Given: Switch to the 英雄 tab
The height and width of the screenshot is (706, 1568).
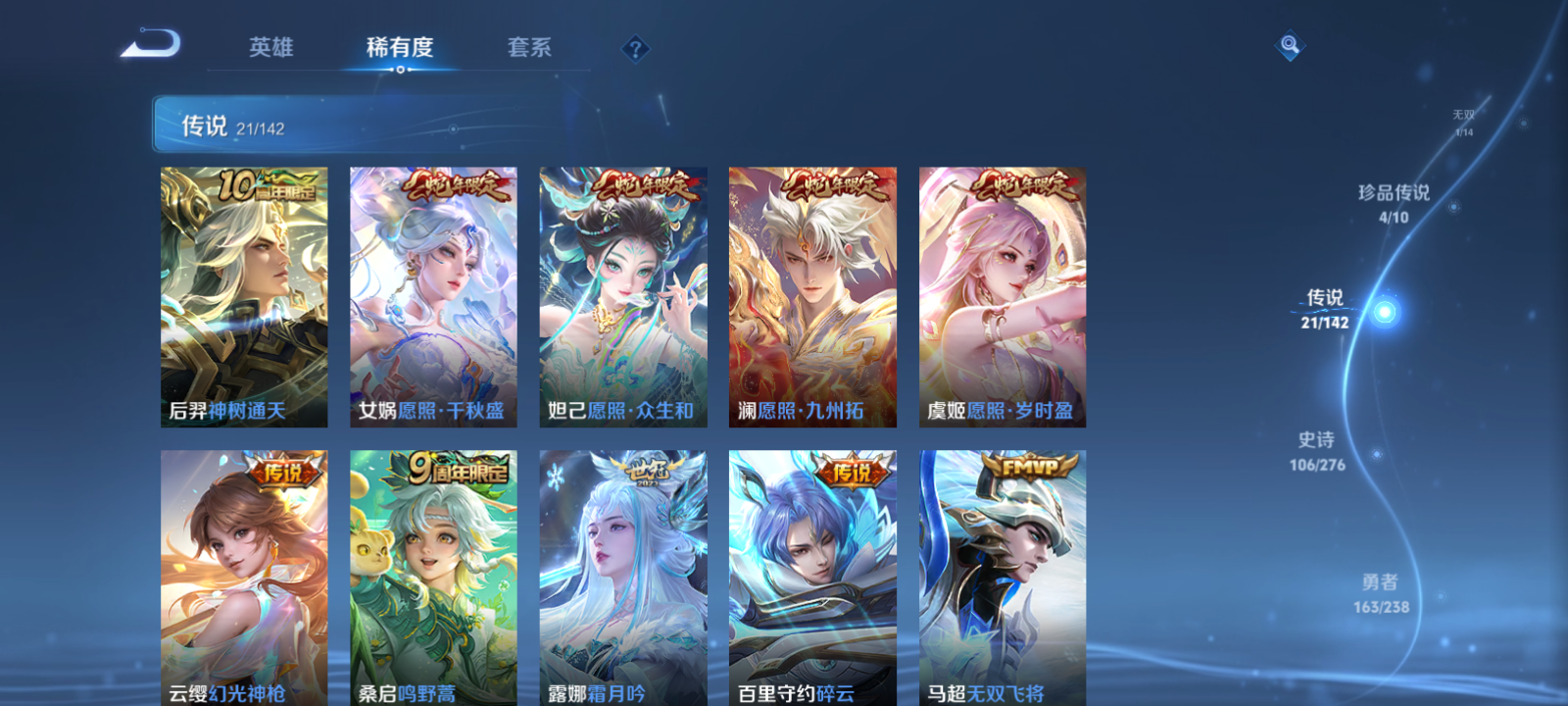Looking at the screenshot, I should 271,46.
